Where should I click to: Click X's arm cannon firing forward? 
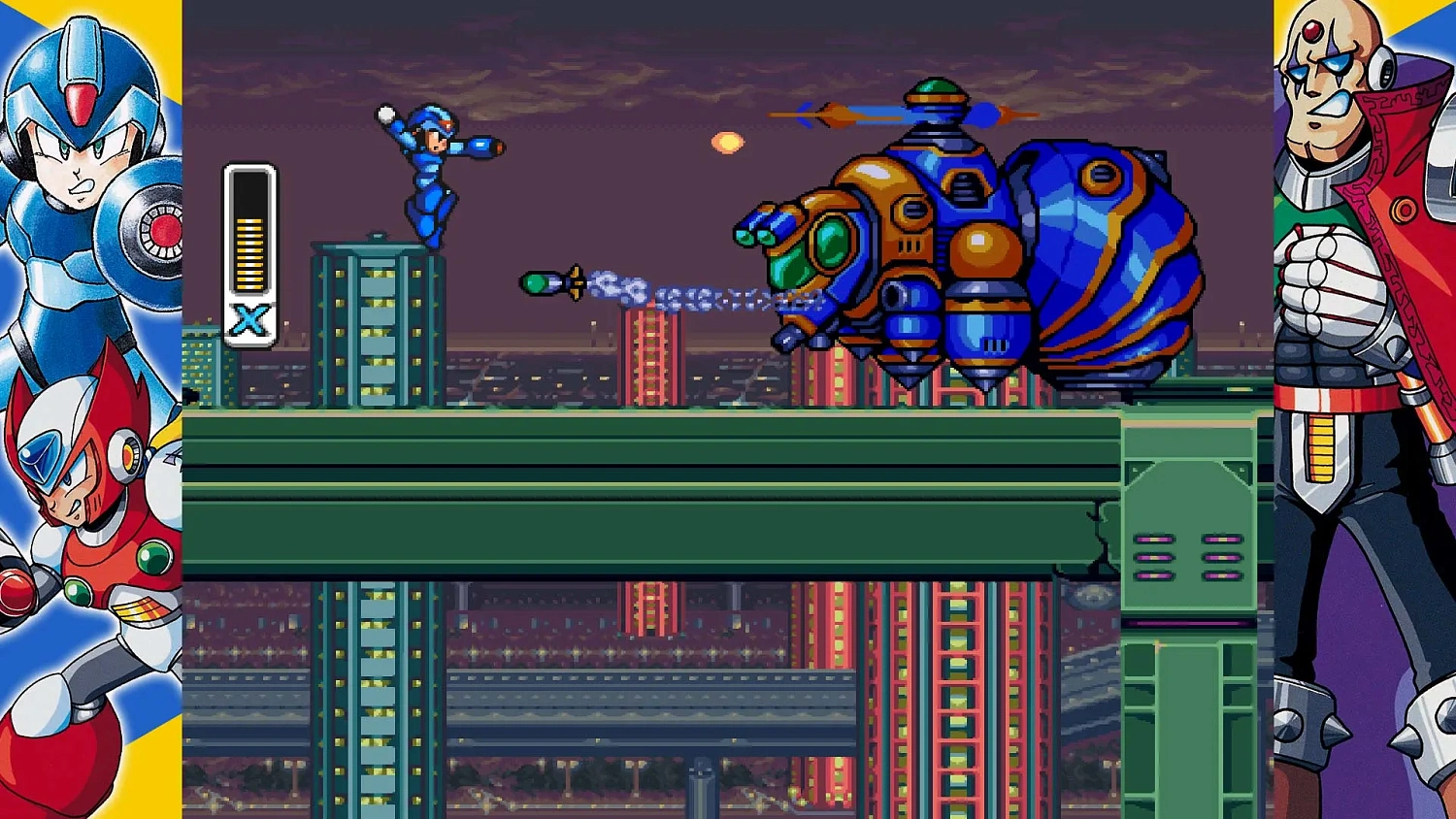[x=480, y=146]
